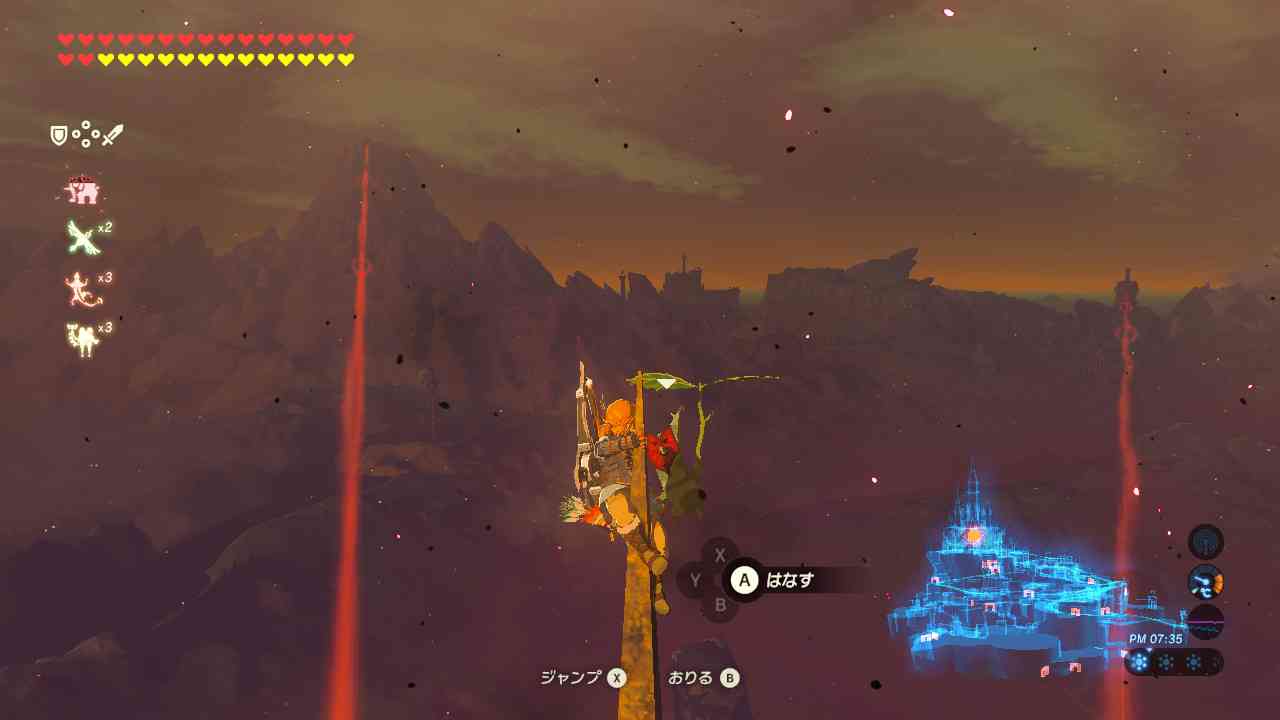The height and width of the screenshot is (720, 1280).
Task: Activate Revali's Gale bird icon
Action: point(81,237)
